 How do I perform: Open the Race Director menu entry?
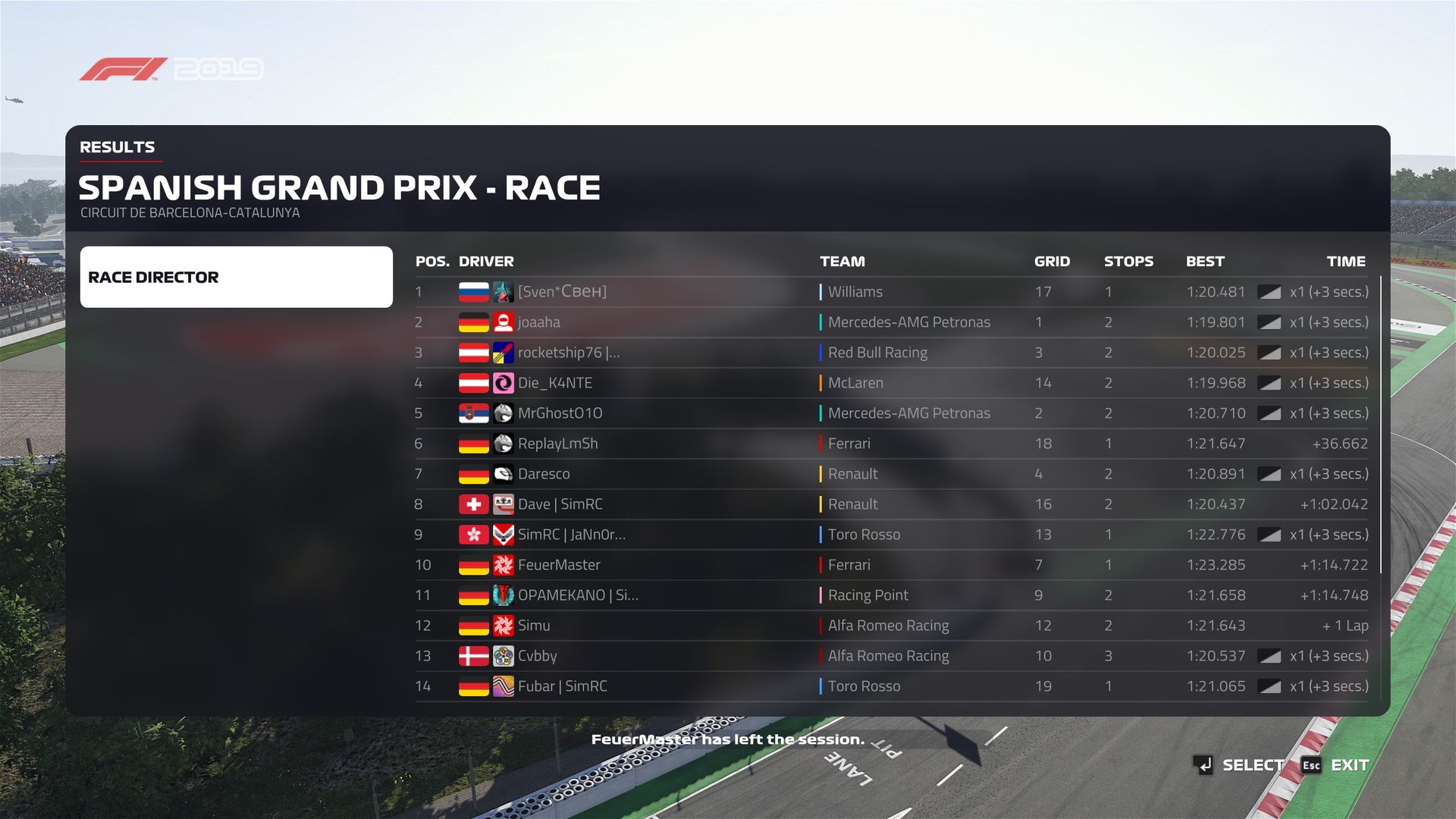(236, 277)
